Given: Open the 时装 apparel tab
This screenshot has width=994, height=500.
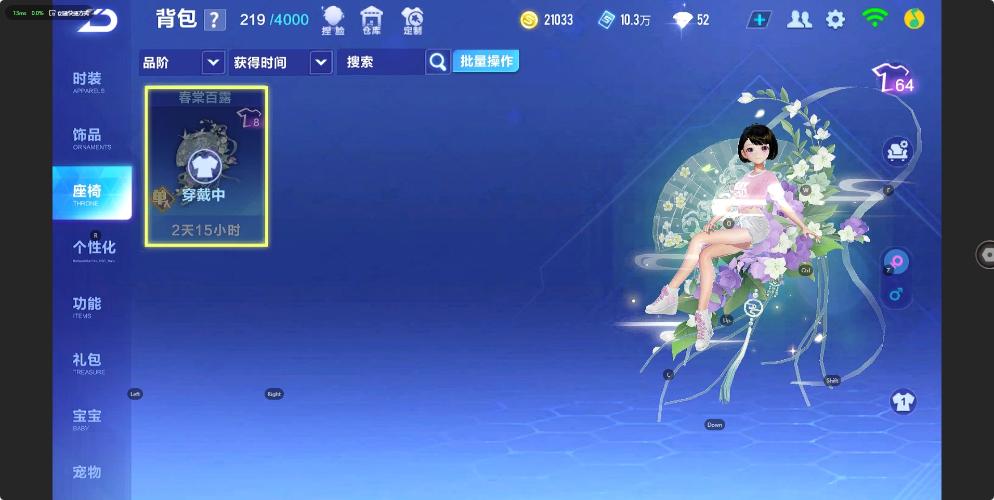Looking at the screenshot, I should coord(88,81).
